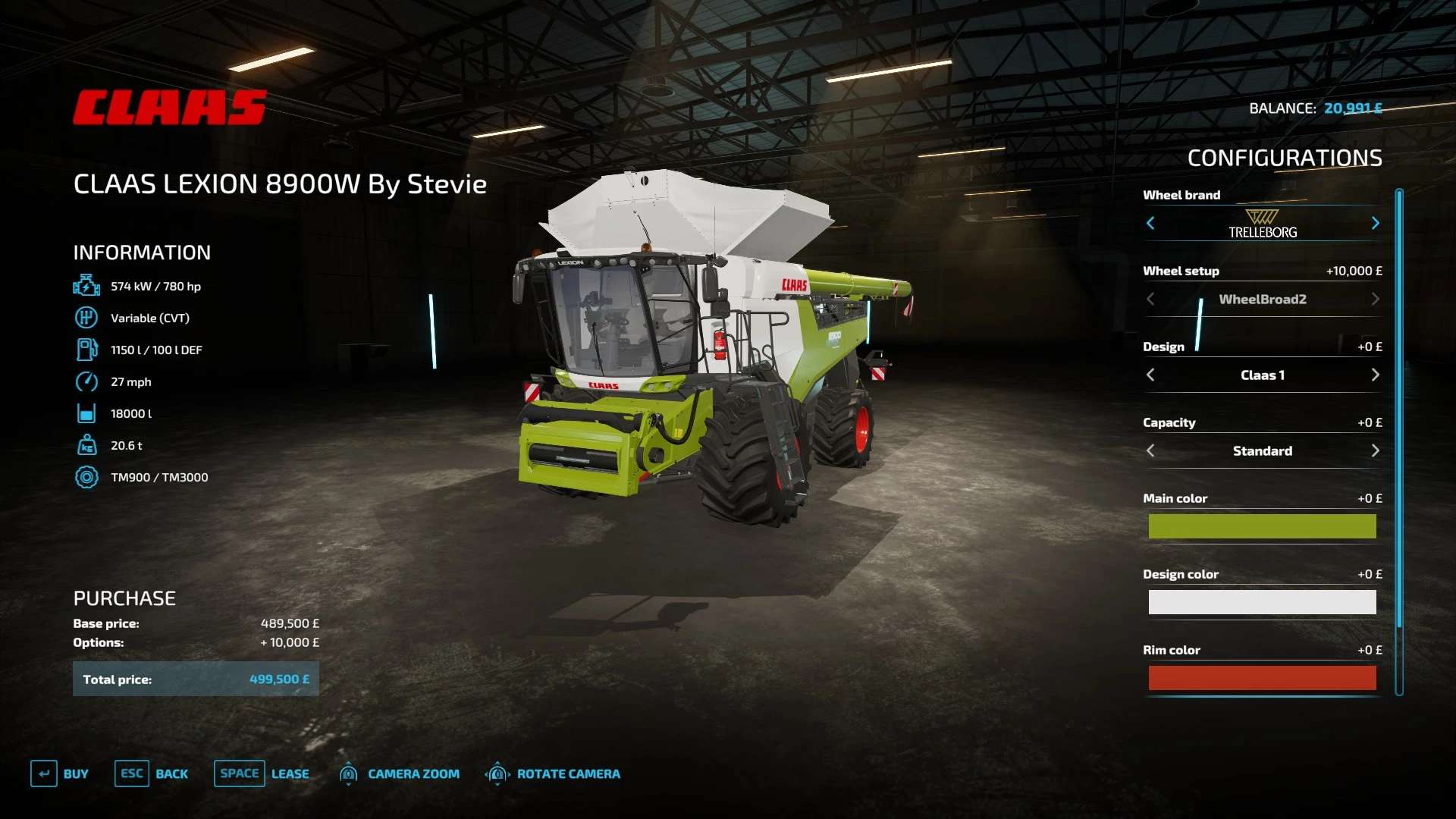Increase Capacity from Standard
The height and width of the screenshot is (819, 1456).
point(1375,450)
